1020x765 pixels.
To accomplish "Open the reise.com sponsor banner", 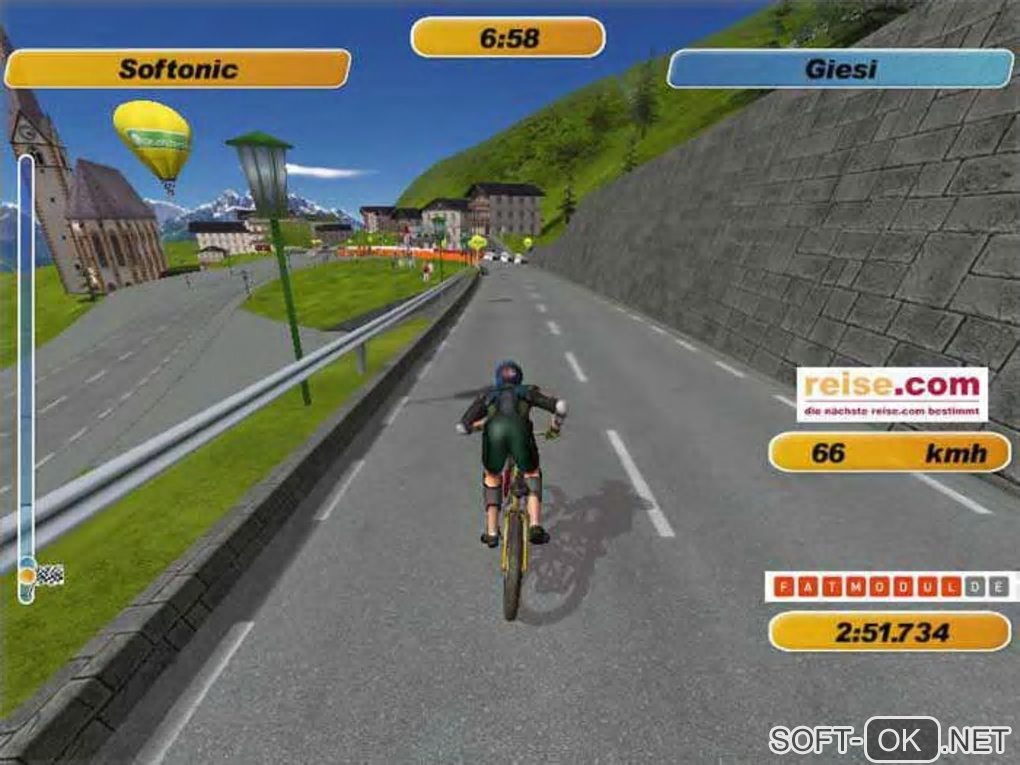I will [892, 394].
